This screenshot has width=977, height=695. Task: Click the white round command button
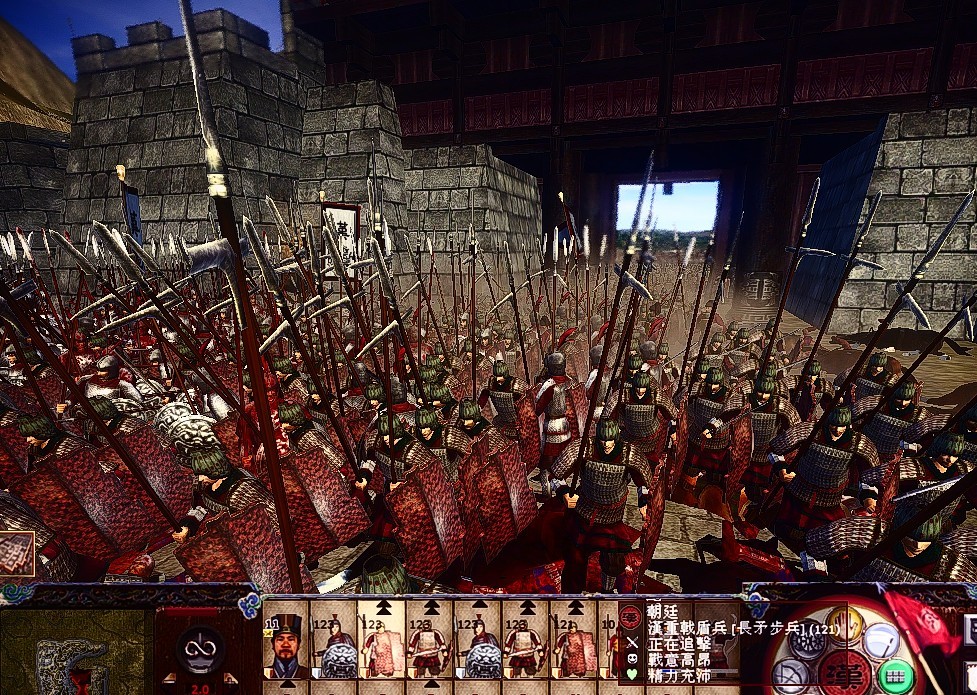884,641
